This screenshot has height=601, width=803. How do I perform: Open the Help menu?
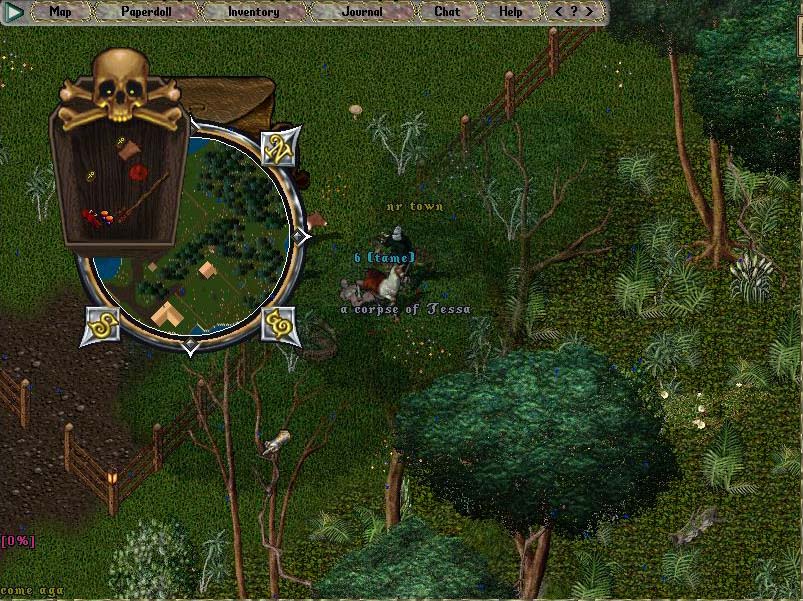[x=510, y=12]
